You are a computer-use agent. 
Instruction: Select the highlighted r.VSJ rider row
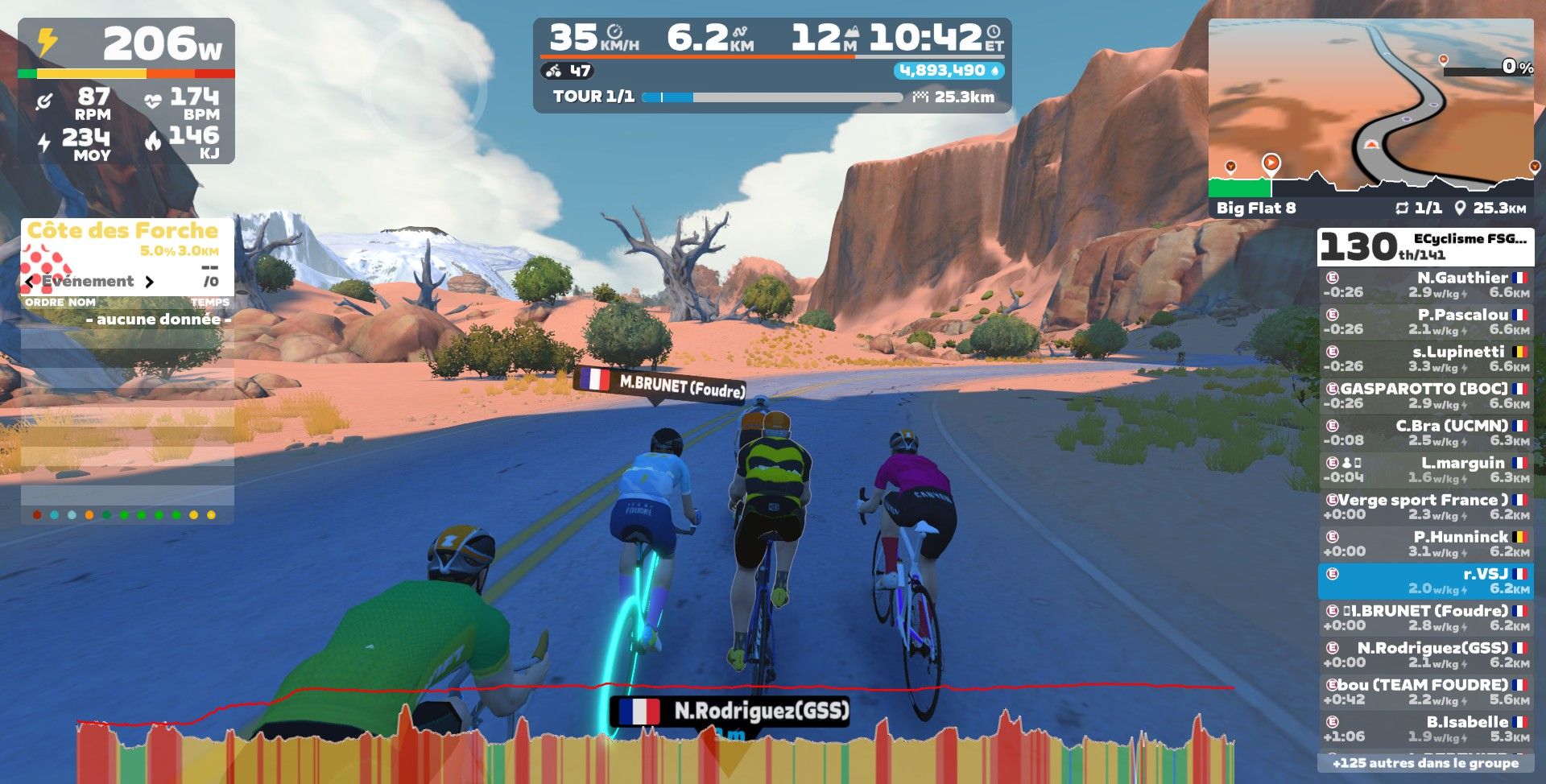[1425, 581]
